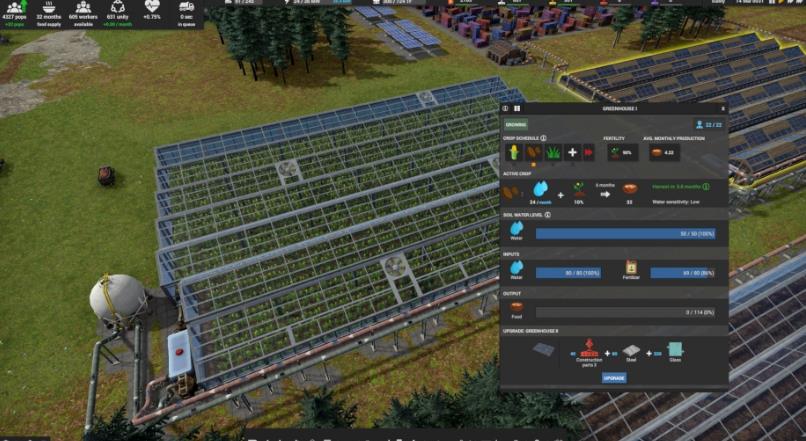Close the Greenhouse I panel
This screenshot has width=806, height=441.
(723, 108)
